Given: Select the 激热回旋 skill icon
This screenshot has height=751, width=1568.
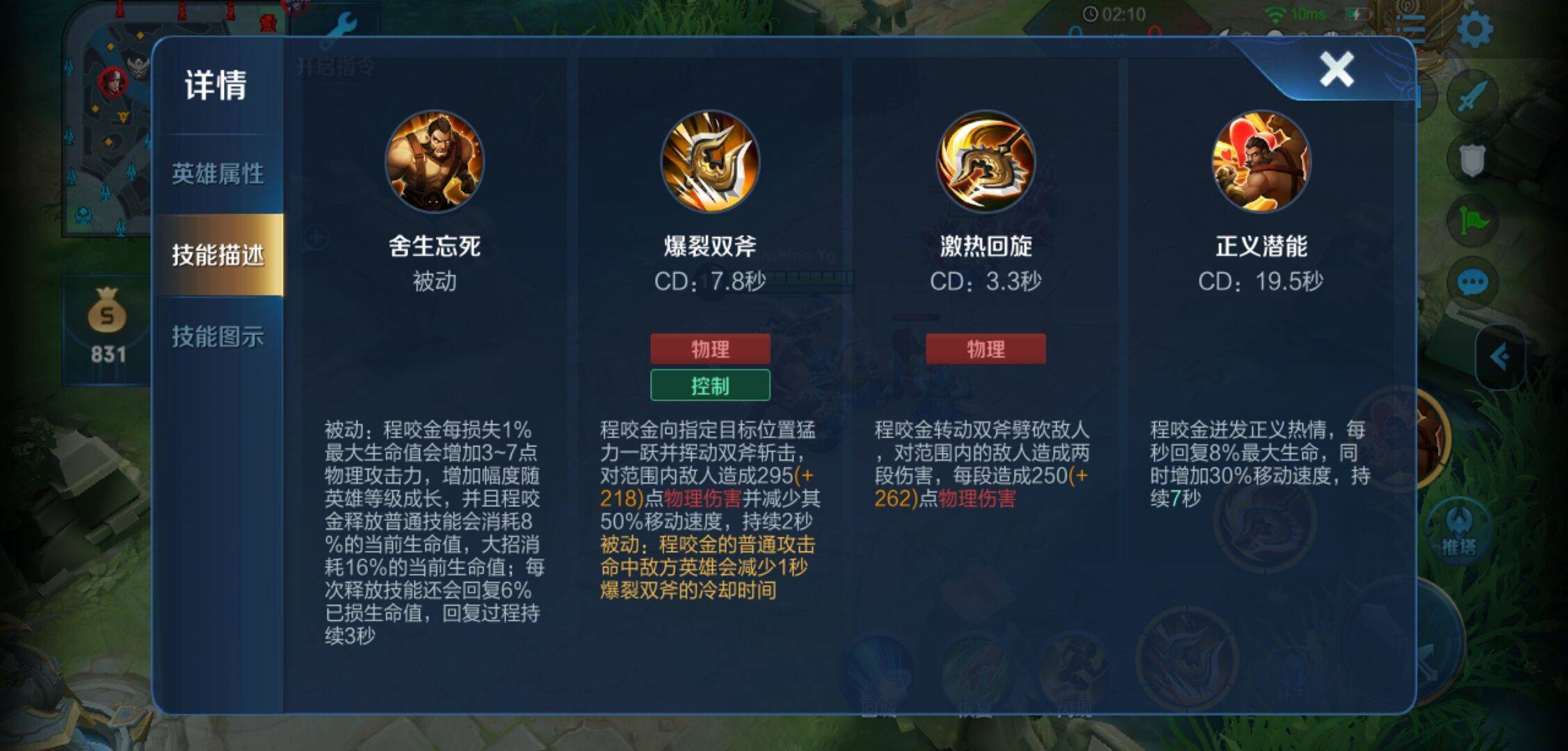Looking at the screenshot, I should pos(986,163).
